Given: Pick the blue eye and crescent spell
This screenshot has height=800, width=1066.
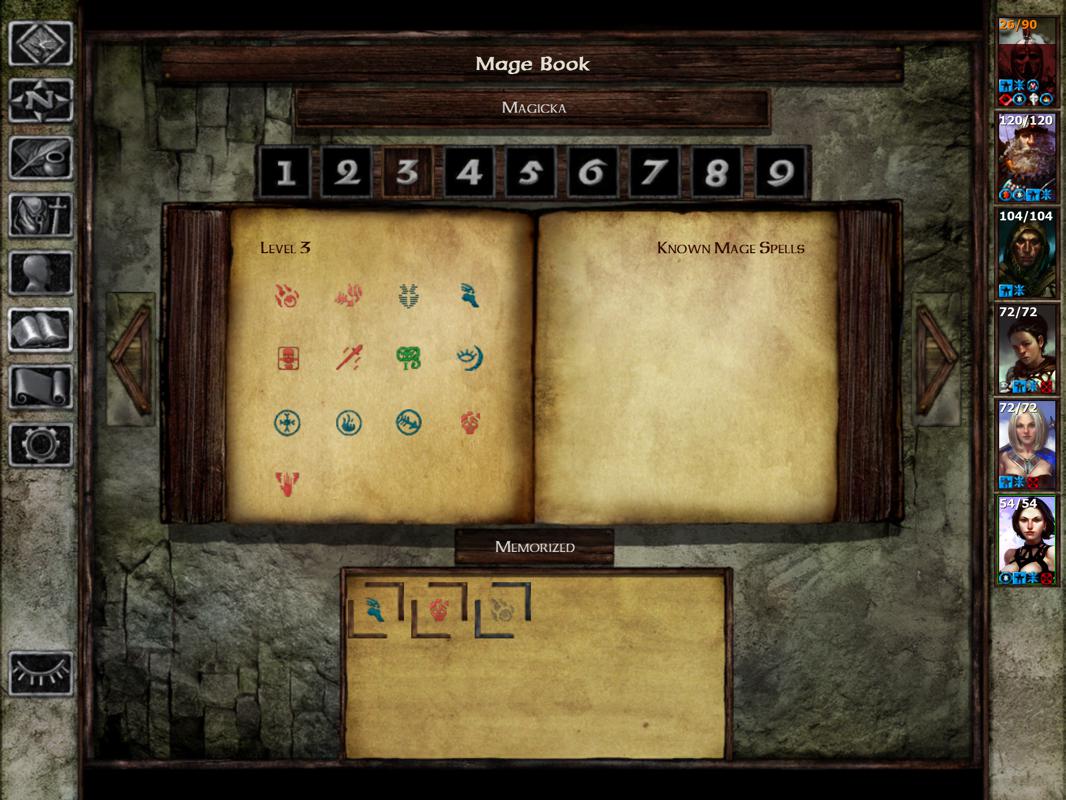Looking at the screenshot, I should pyautogui.click(x=469, y=358).
